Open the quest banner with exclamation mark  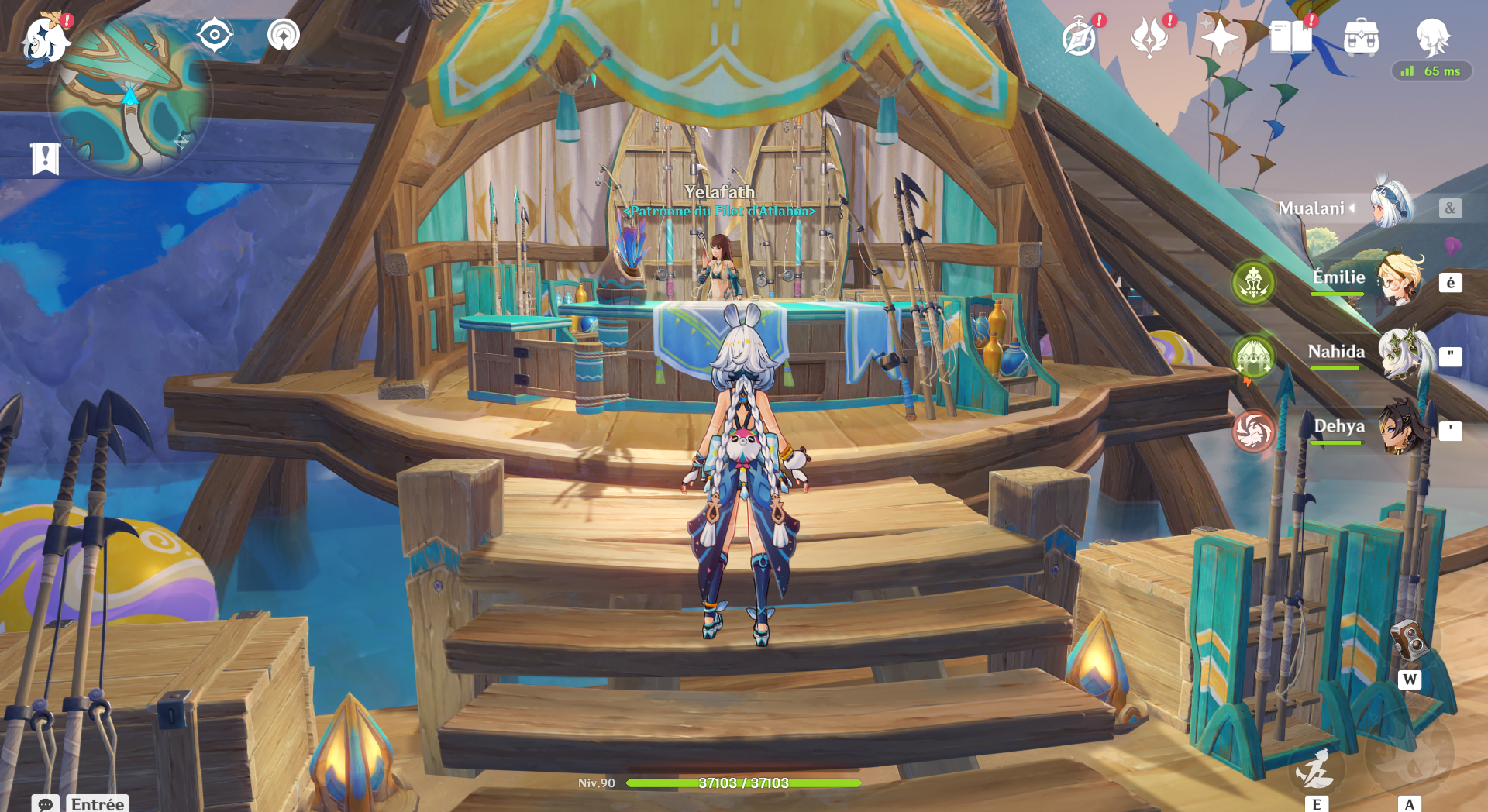tap(45, 159)
